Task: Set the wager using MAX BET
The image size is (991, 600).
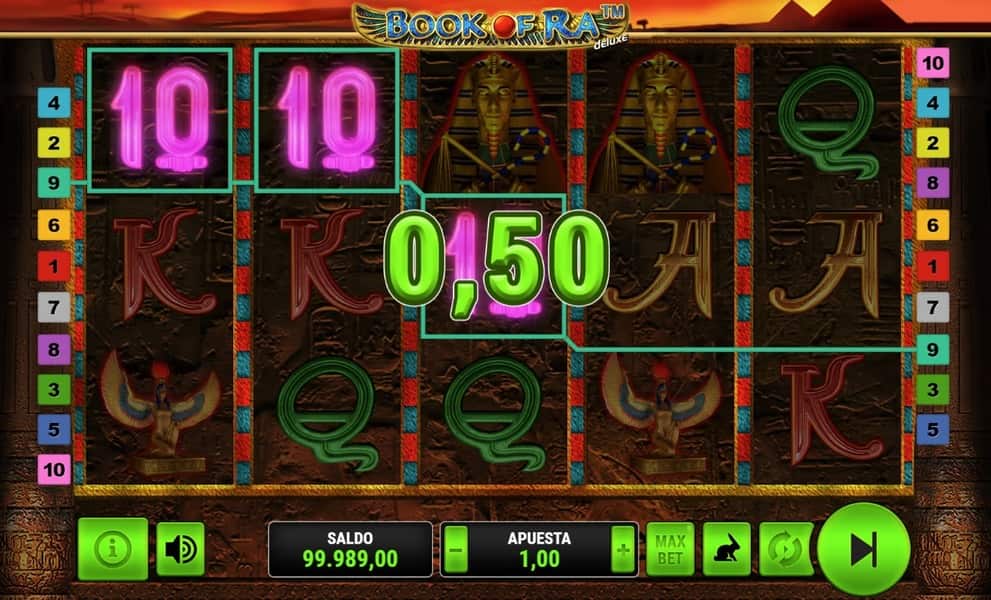Action: tap(670, 549)
